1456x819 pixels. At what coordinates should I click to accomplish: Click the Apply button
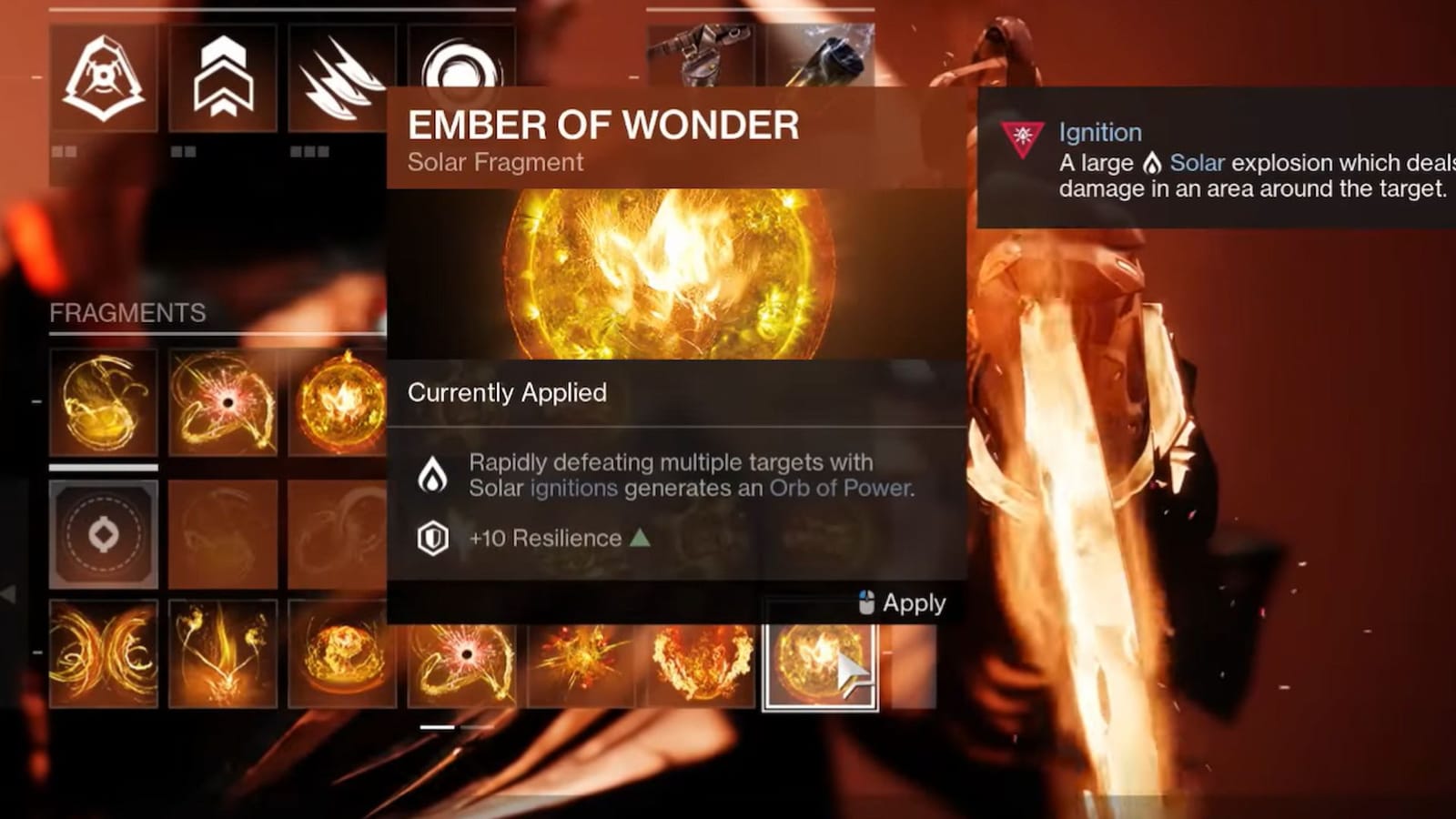tap(913, 602)
